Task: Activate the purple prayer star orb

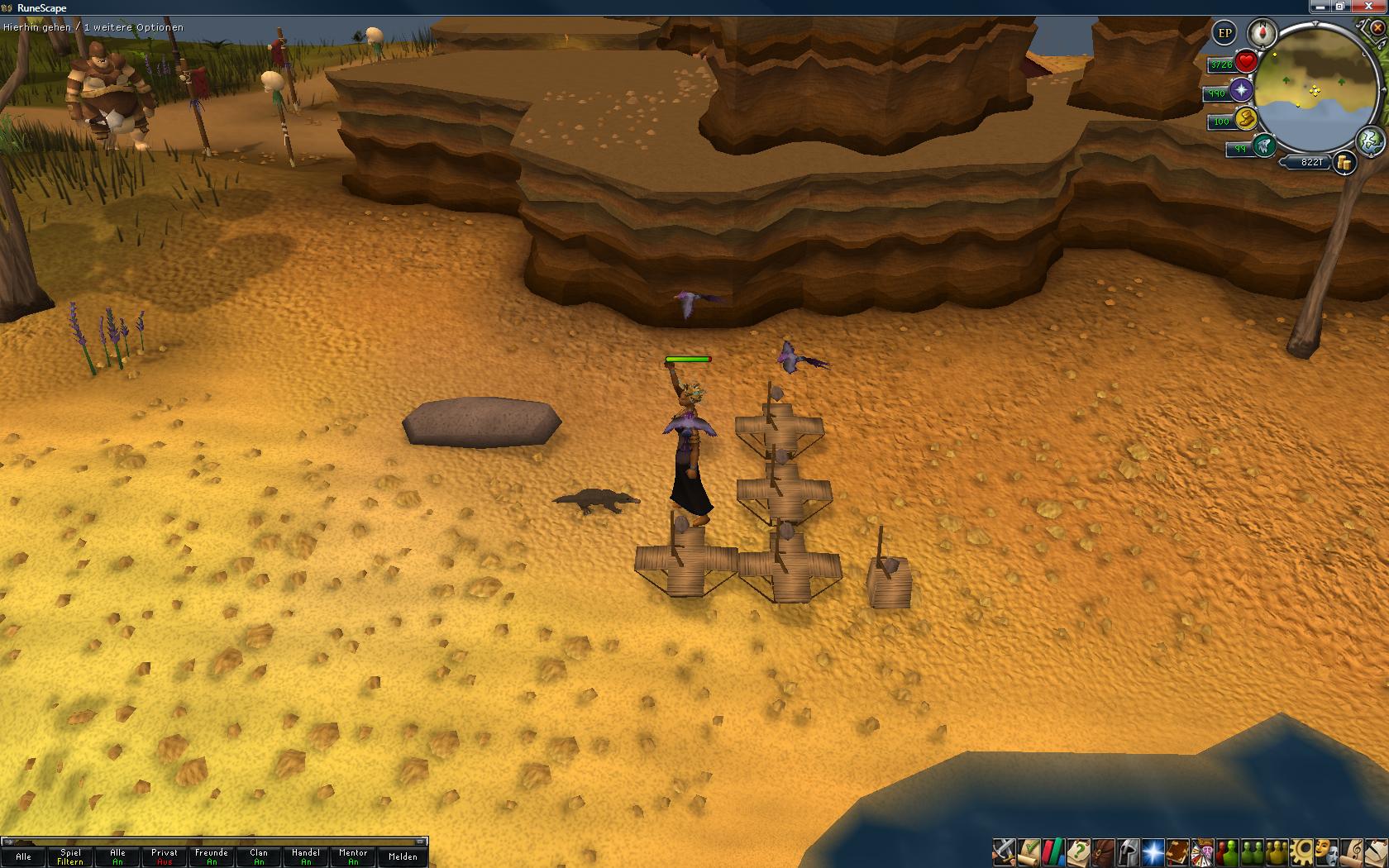Action: tap(1240, 91)
